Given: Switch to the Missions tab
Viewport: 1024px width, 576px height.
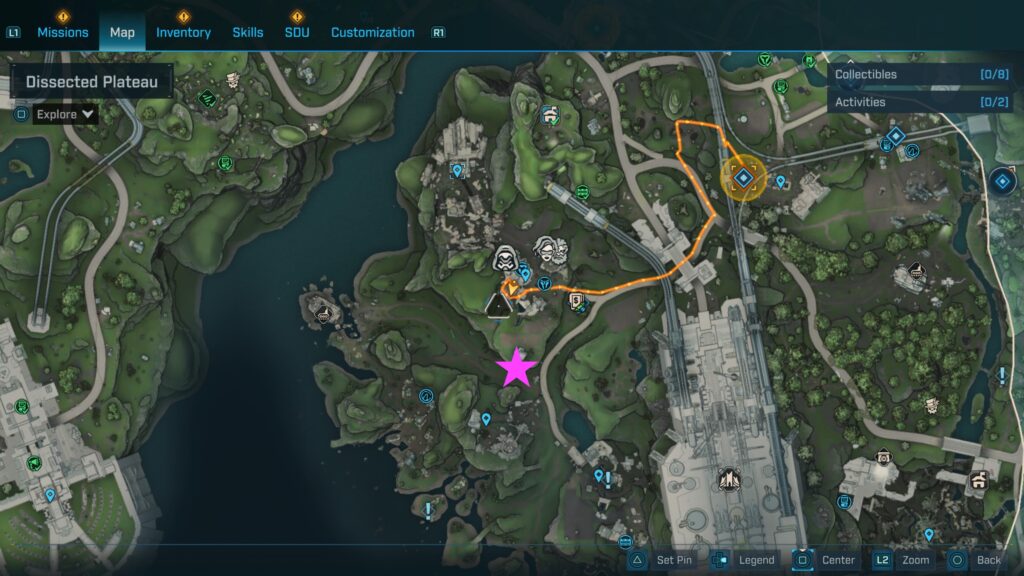Looking at the screenshot, I should [x=63, y=32].
